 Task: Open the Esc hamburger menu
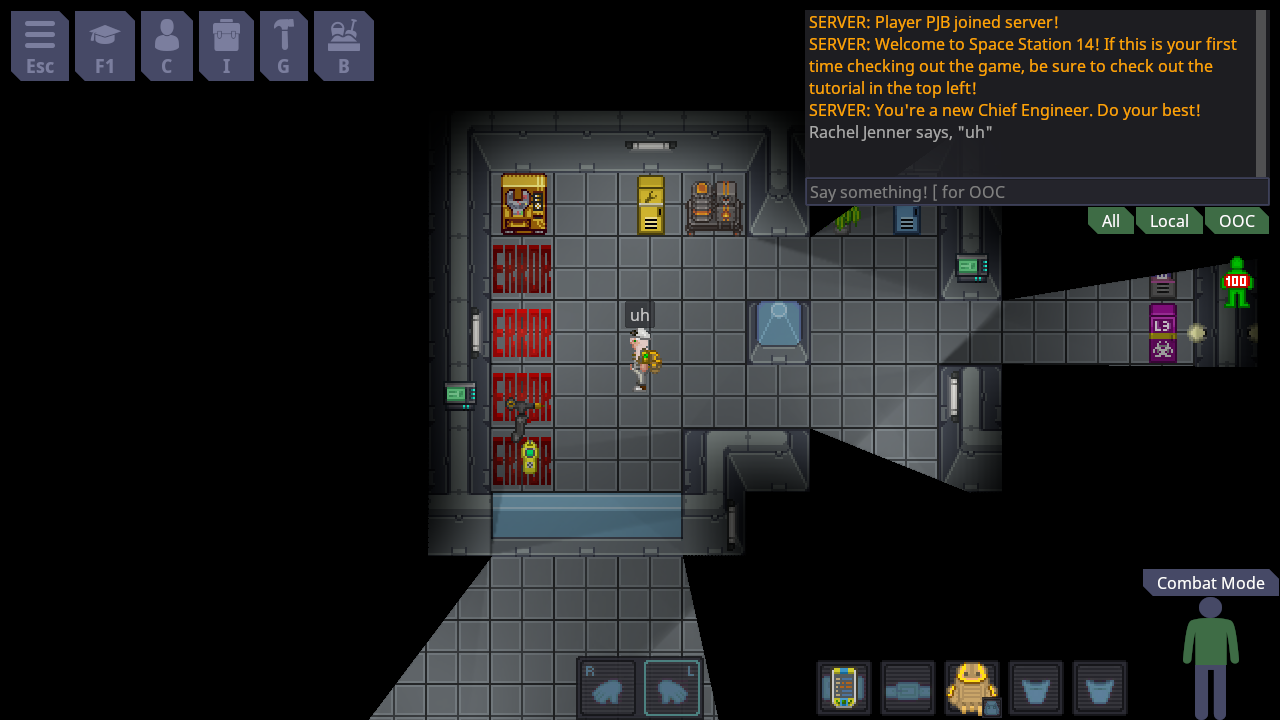pos(40,46)
